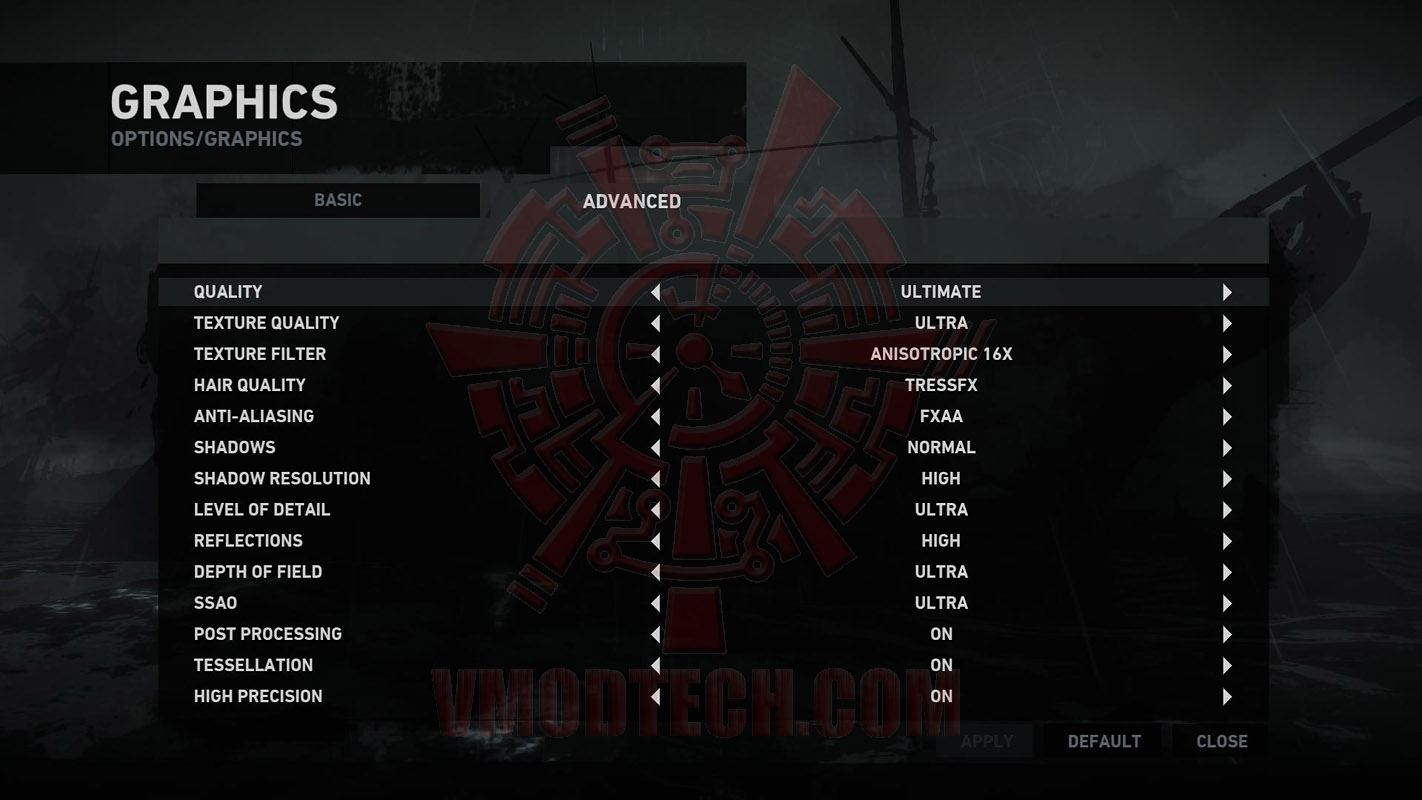Screen dimensions: 1422x800
Task: Apply the graphics settings
Action: tap(987, 741)
